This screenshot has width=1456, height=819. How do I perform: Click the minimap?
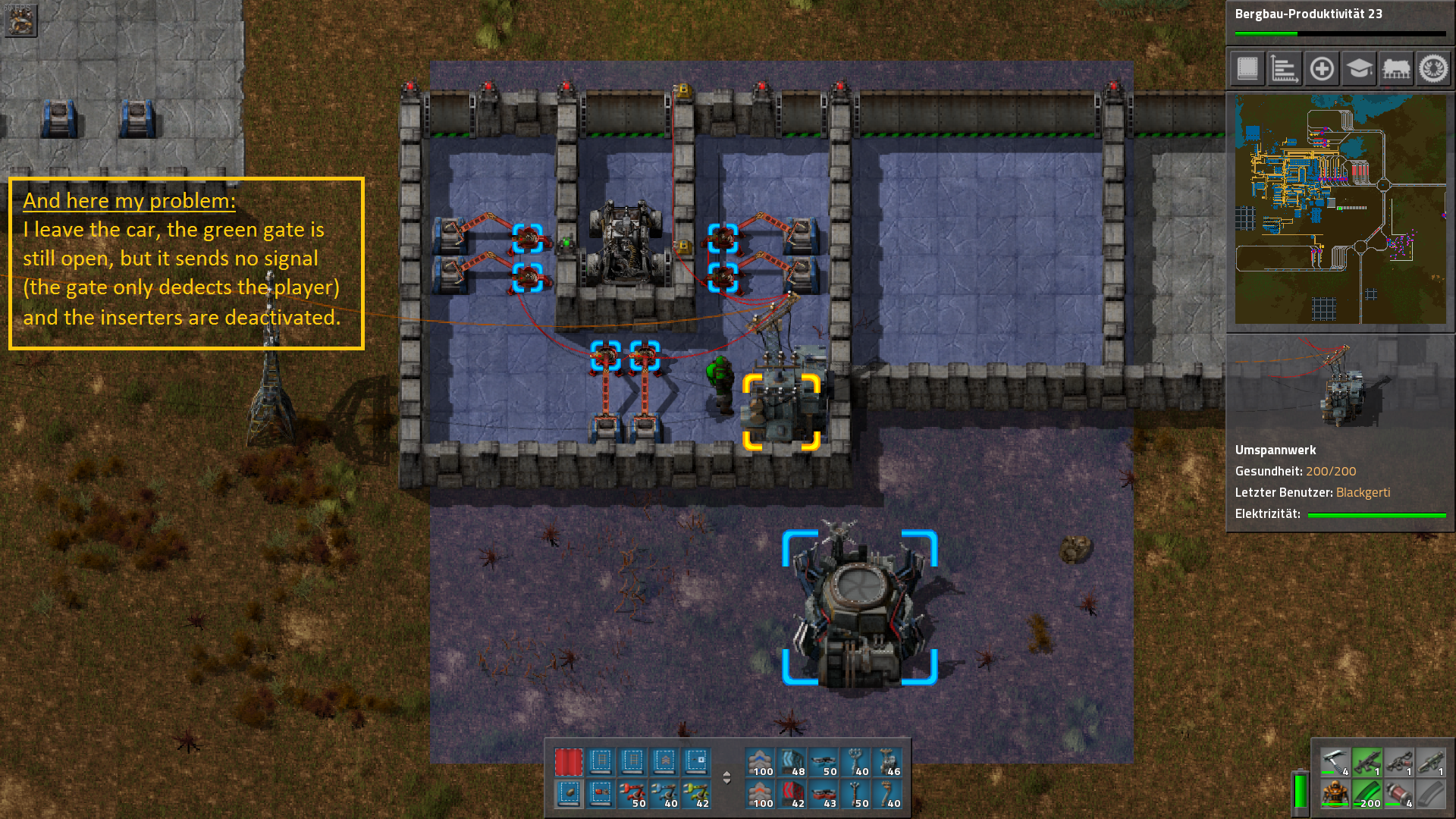pos(1340,209)
